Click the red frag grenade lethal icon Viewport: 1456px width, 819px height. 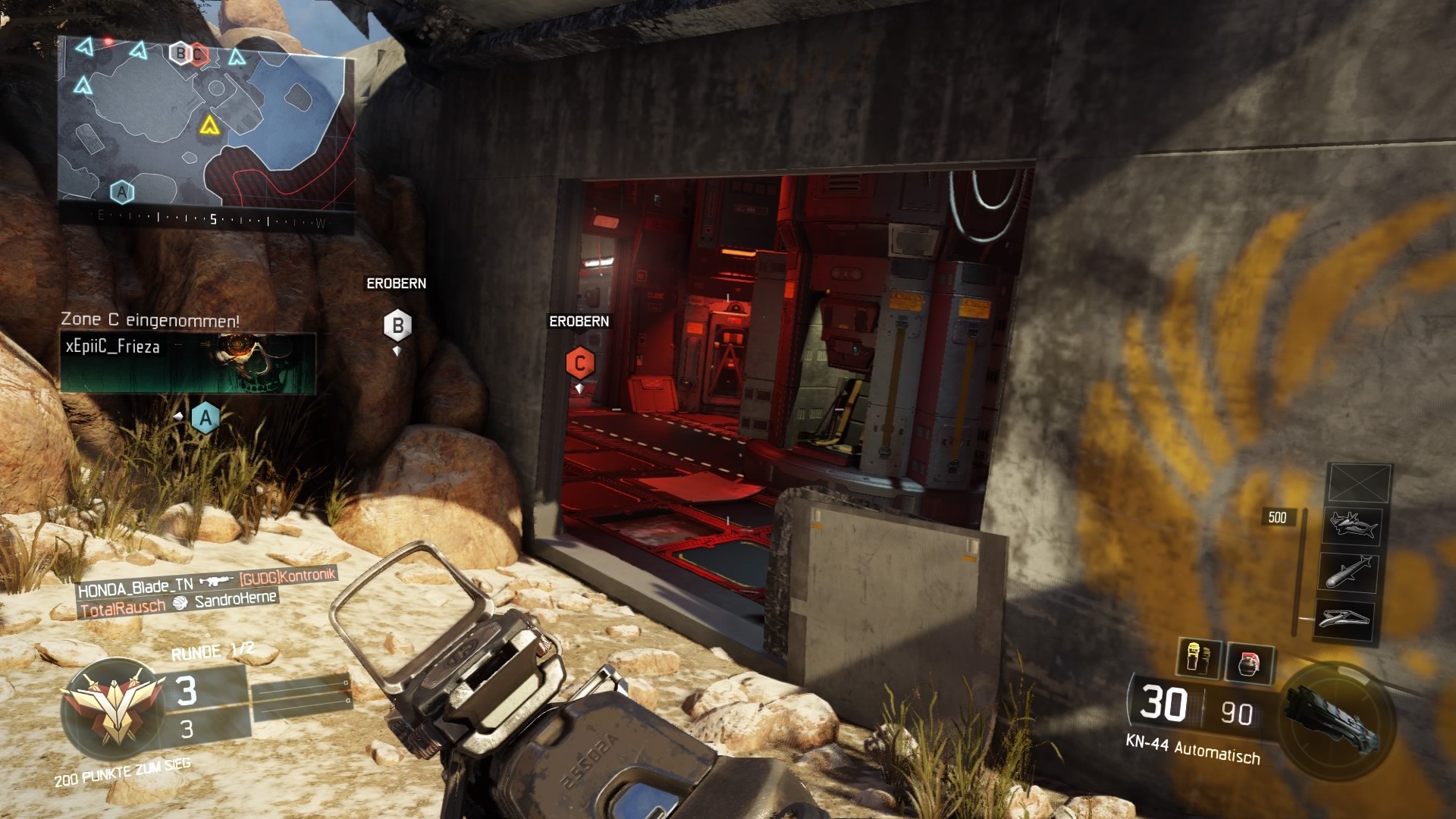(1251, 665)
